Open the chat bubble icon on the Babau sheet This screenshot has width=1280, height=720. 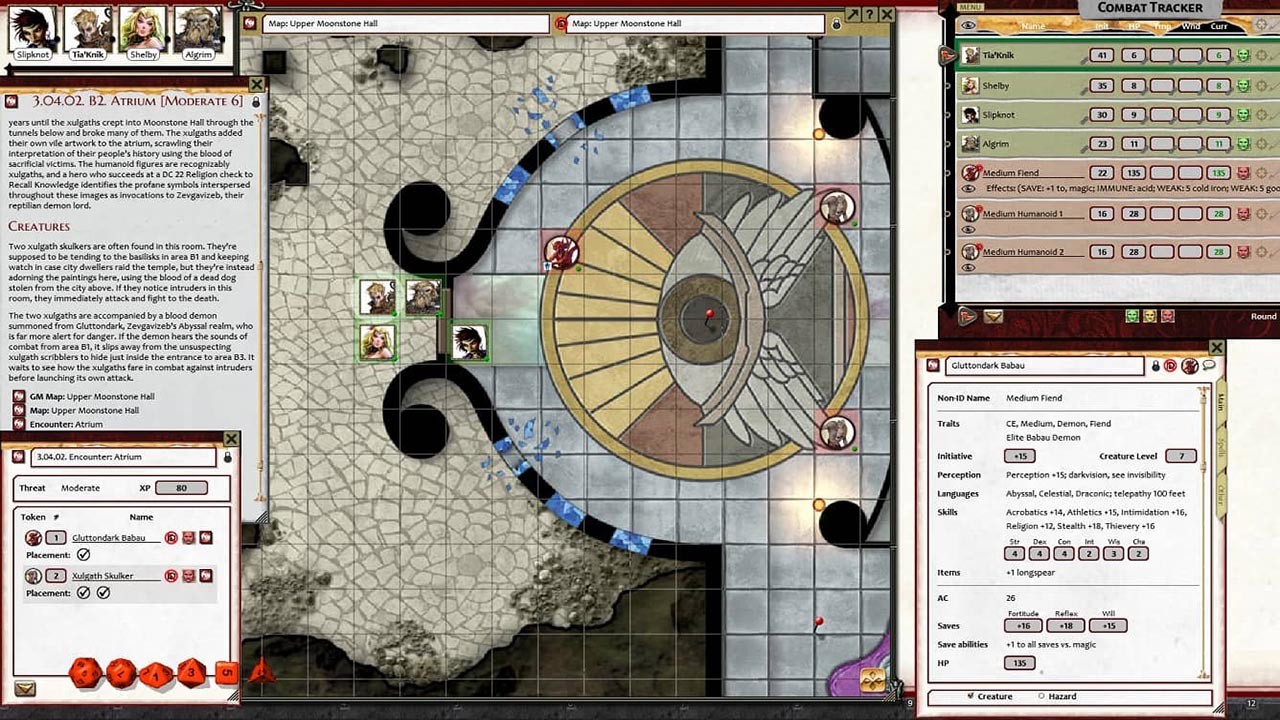pyautogui.click(x=1210, y=366)
